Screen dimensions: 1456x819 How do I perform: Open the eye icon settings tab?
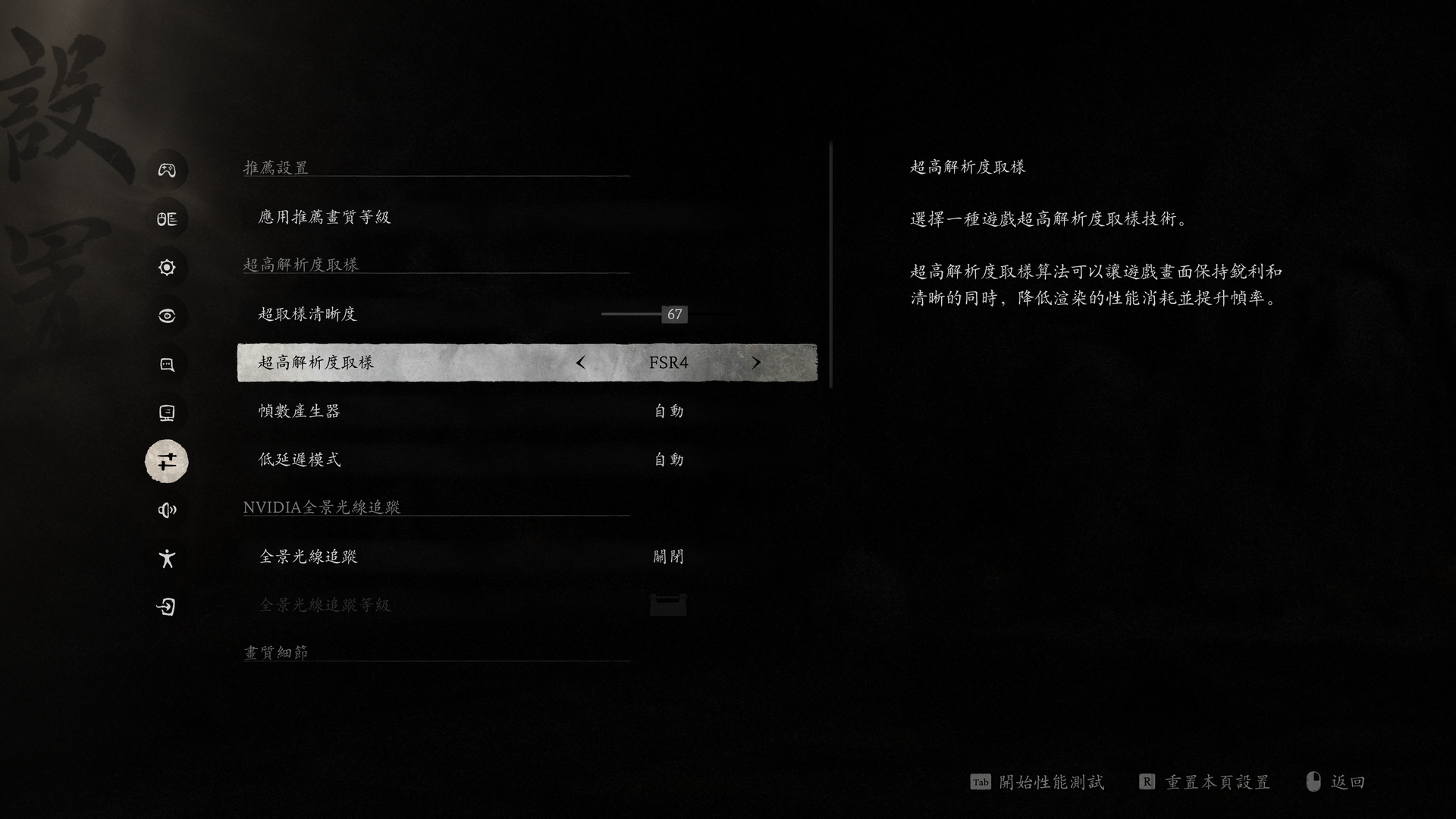coord(167,315)
